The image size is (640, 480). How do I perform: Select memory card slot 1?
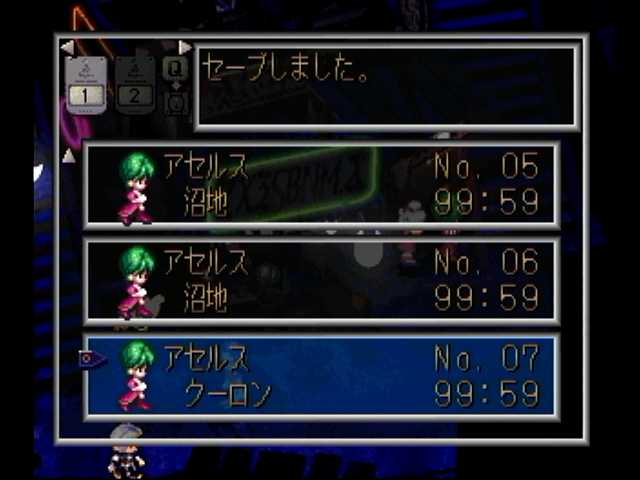pos(86,84)
